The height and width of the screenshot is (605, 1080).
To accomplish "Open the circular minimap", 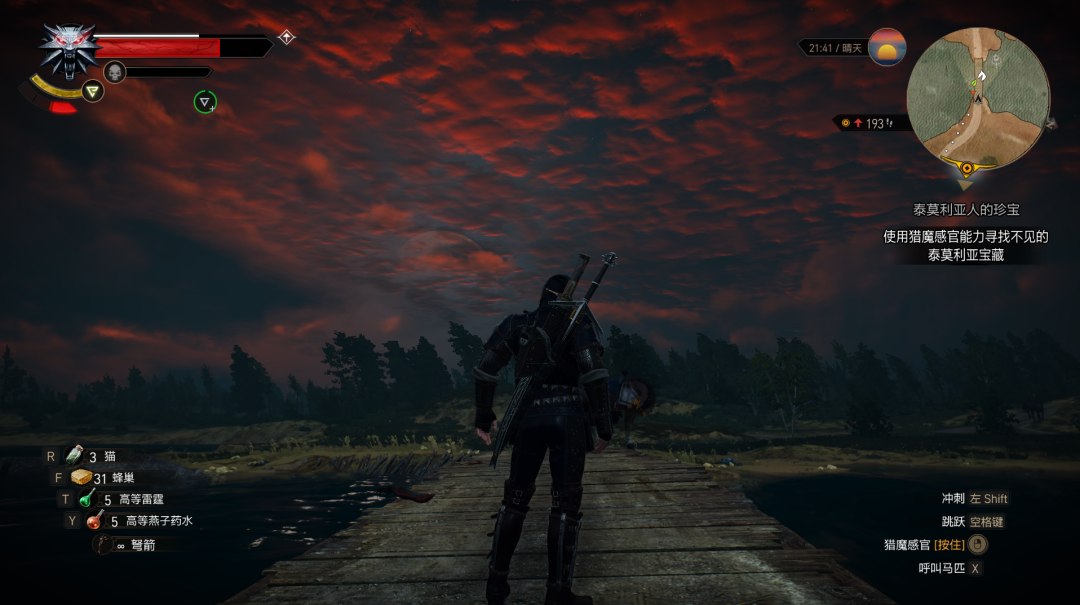I will (977, 98).
